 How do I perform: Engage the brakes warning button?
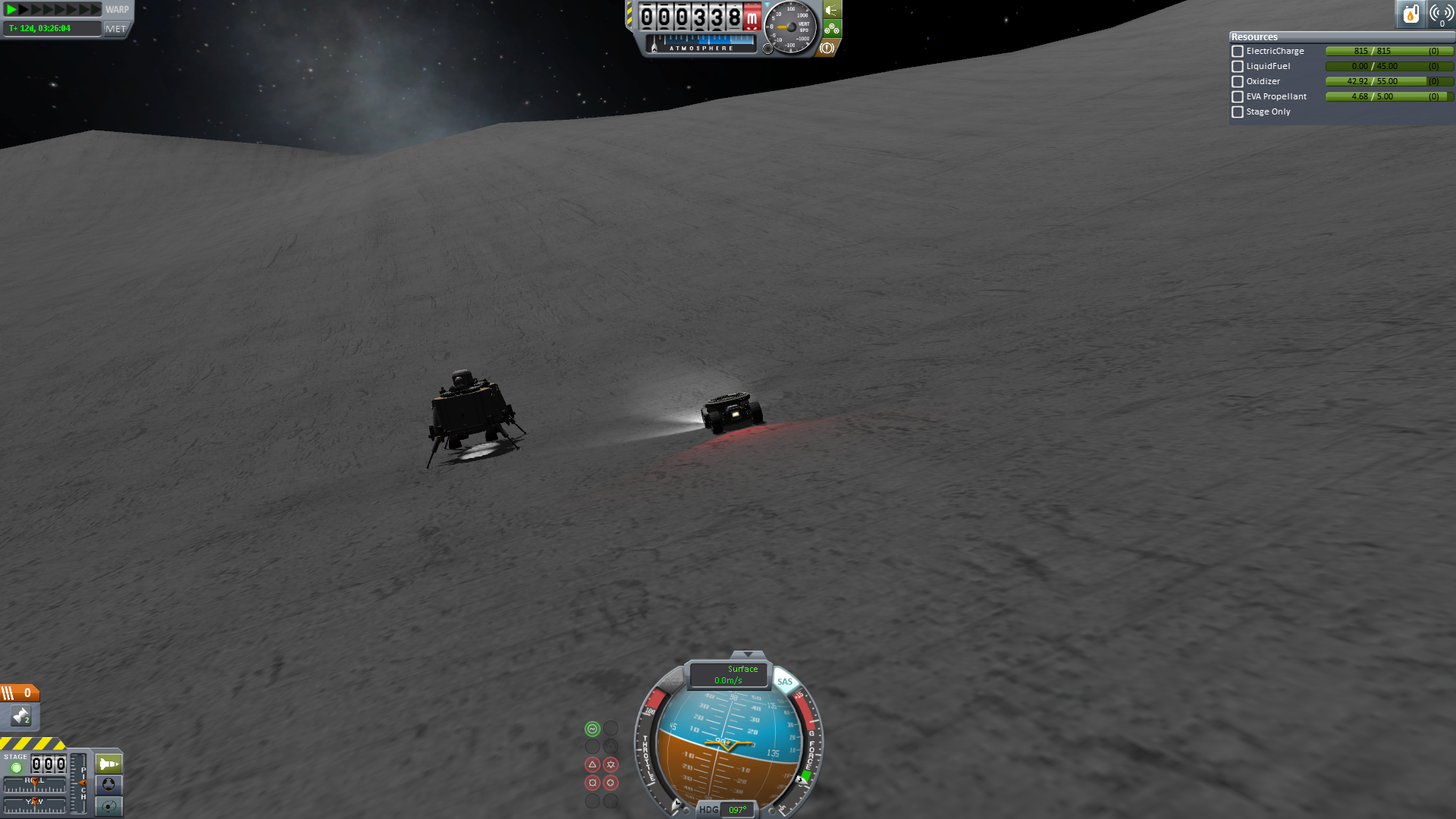(x=827, y=48)
